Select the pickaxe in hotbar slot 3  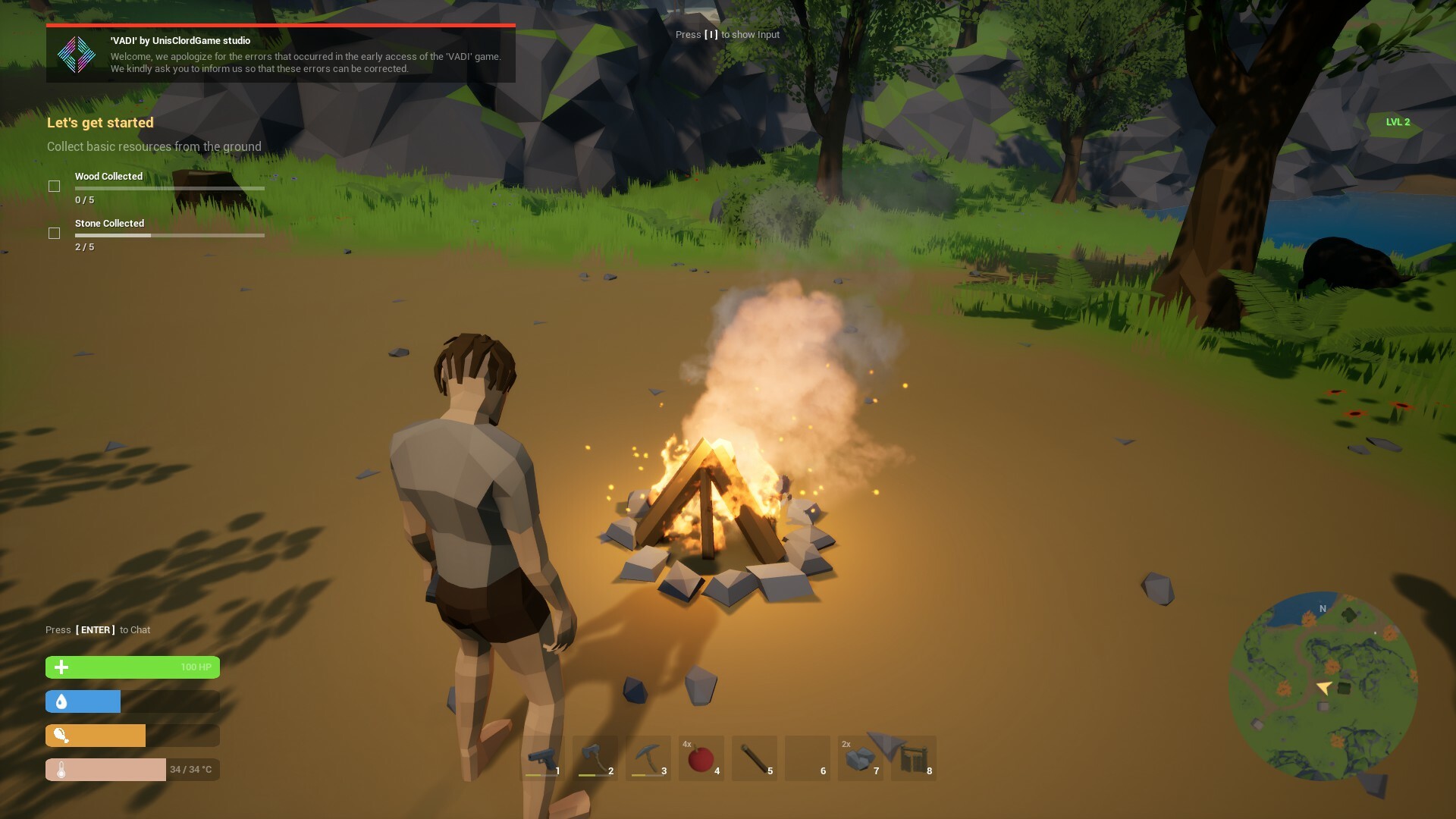click(x=648, y=758)
